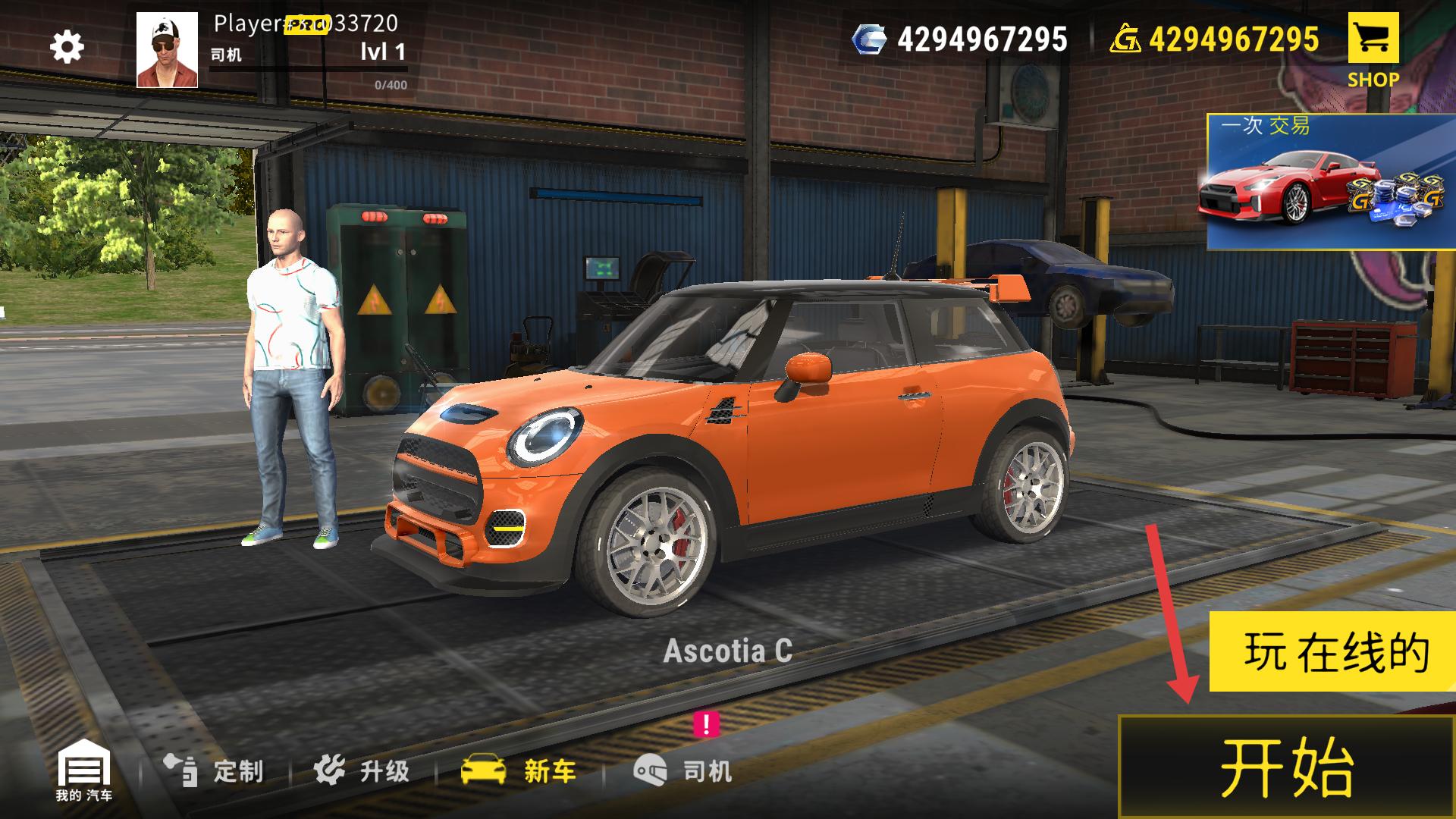This screenshot has height=819, width=1456.
Task: Open the player profile avatar
Action: coord(167,50)
